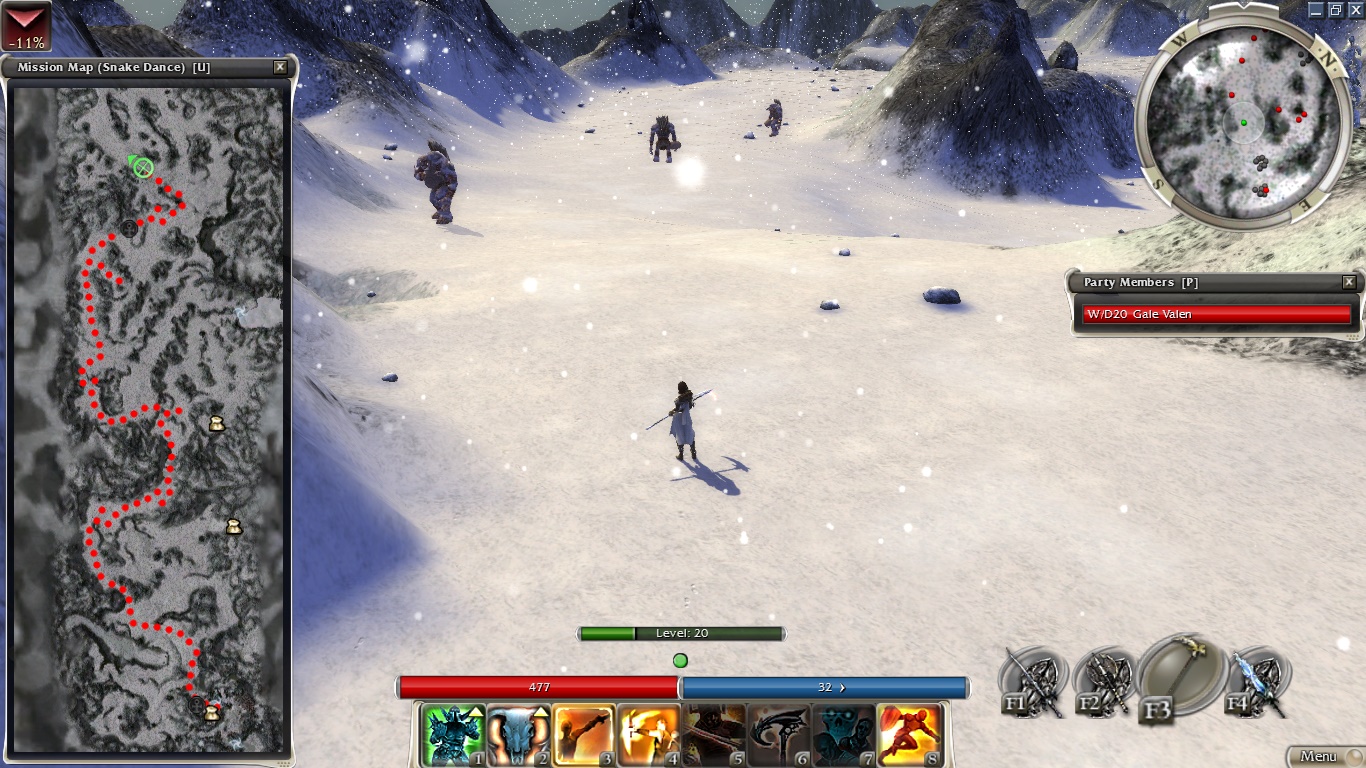Image resolution: width=1366 pixels, height=768 pixels.
Task: Switch to F1 spear weapon set
Action: pos(1032,682)
